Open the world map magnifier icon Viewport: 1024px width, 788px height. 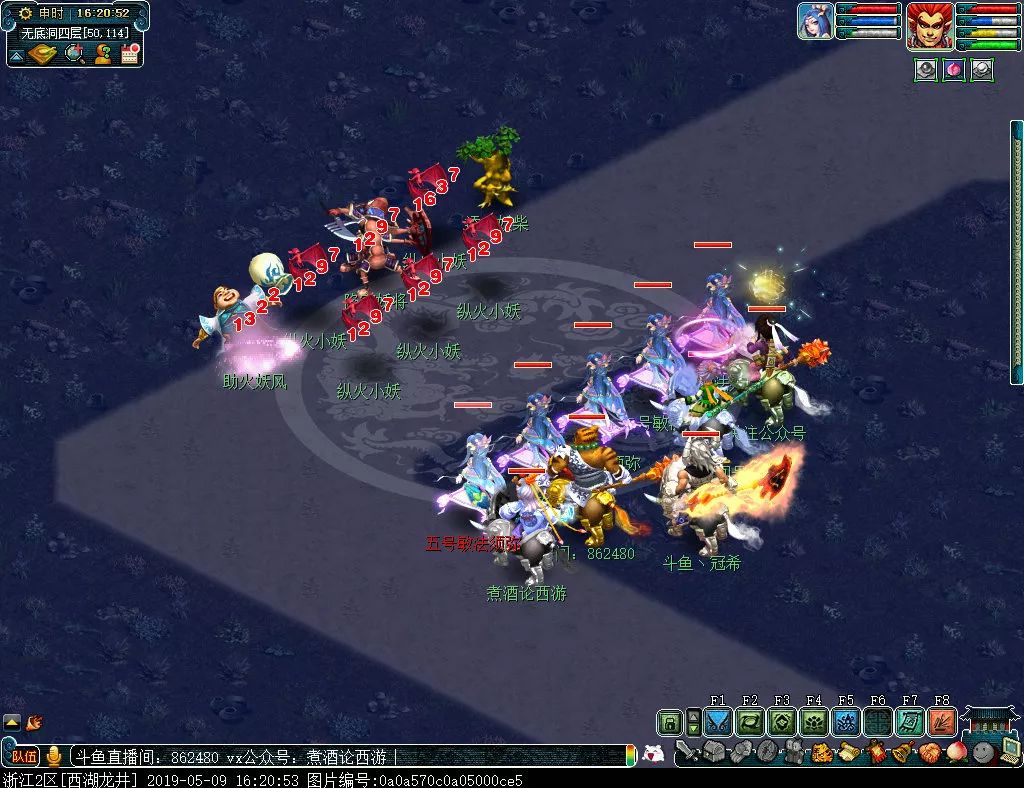tap(74, 54)
